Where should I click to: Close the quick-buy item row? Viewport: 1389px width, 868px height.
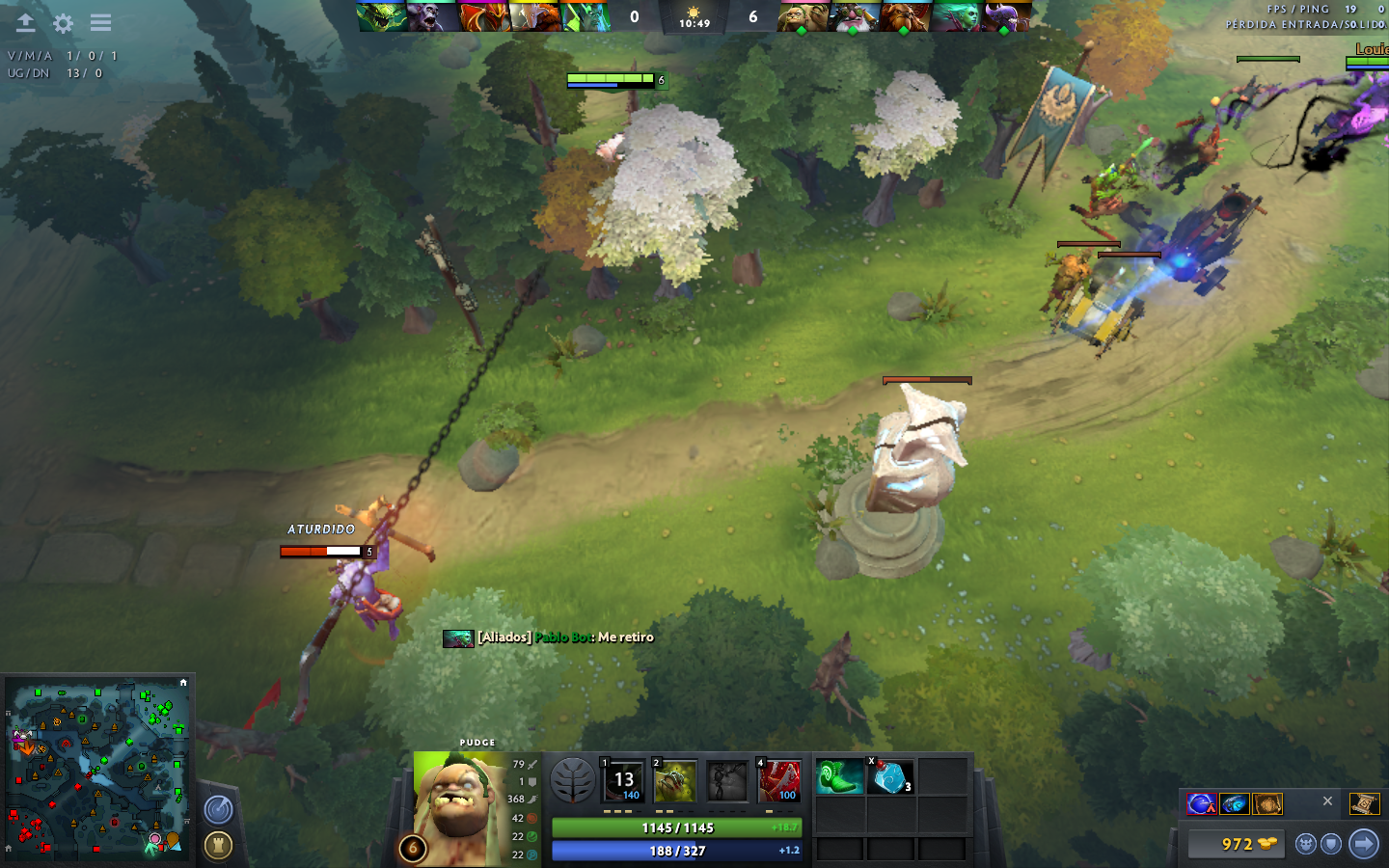1327,801
